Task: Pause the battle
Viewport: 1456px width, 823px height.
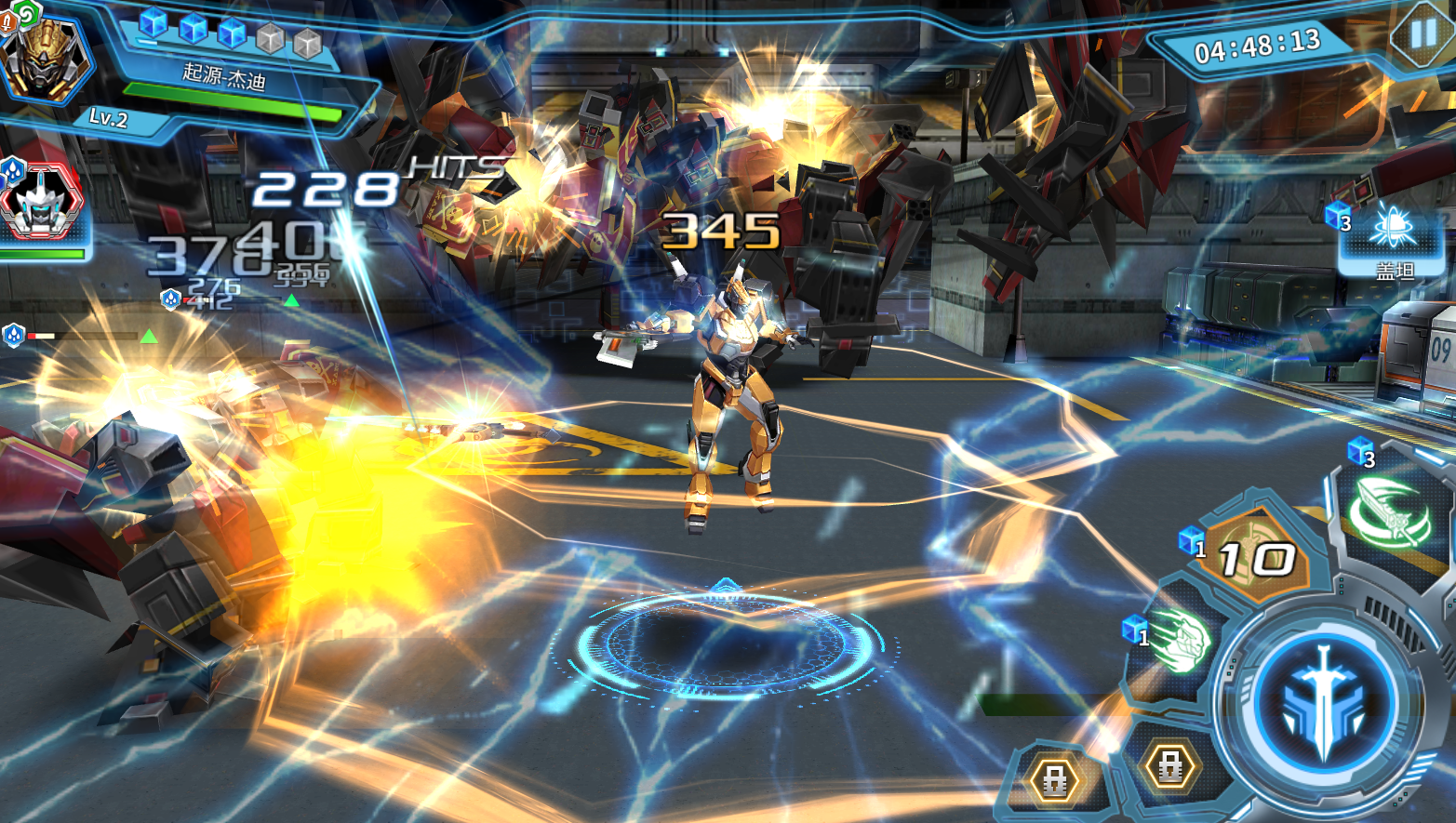Action: coord(1423,35)
